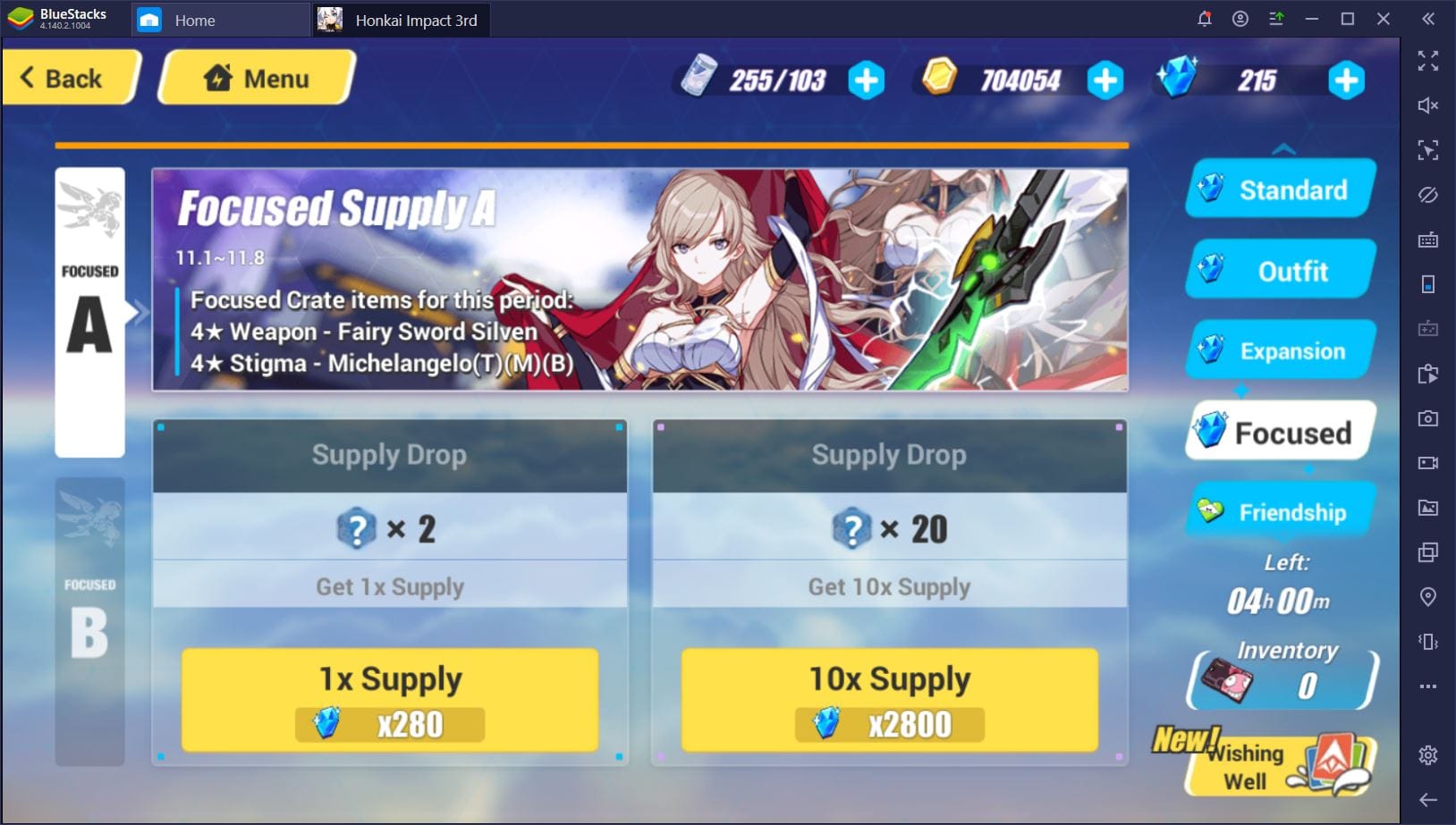
Task: Add crystals with the plus next to 215
Action: click(1346, 80)
